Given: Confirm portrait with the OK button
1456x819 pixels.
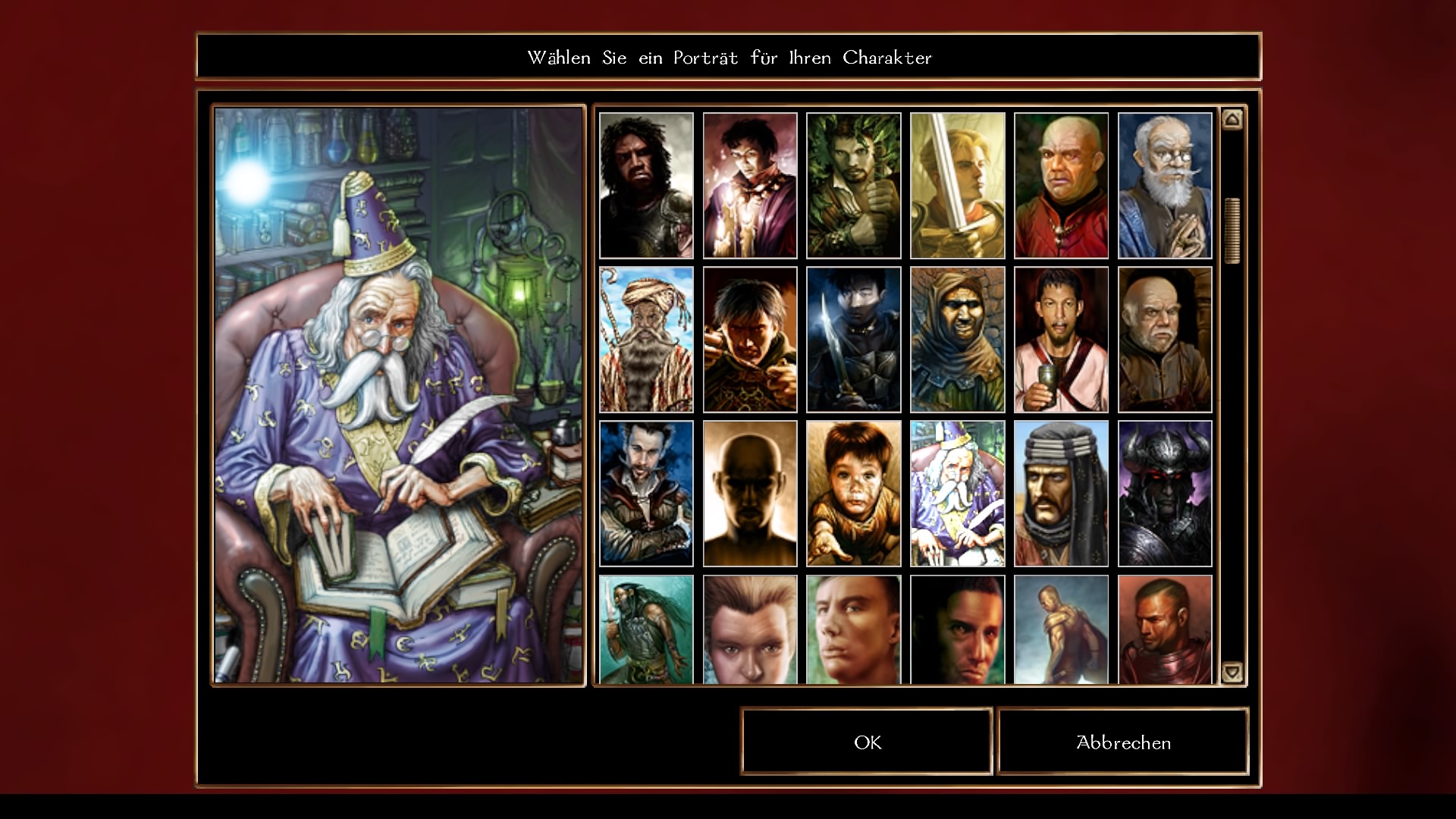Looking at the screenshot, I should pos(867,742).
